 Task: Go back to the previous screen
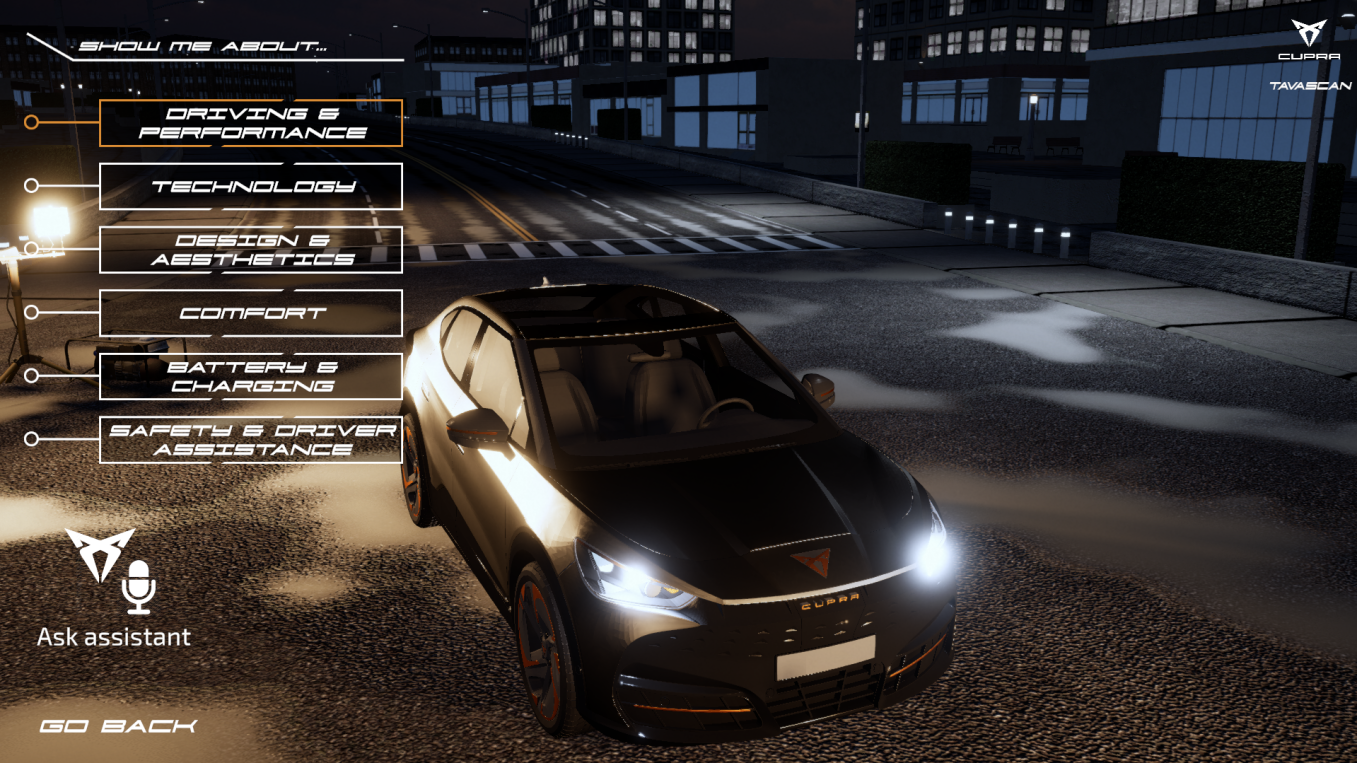118,726
